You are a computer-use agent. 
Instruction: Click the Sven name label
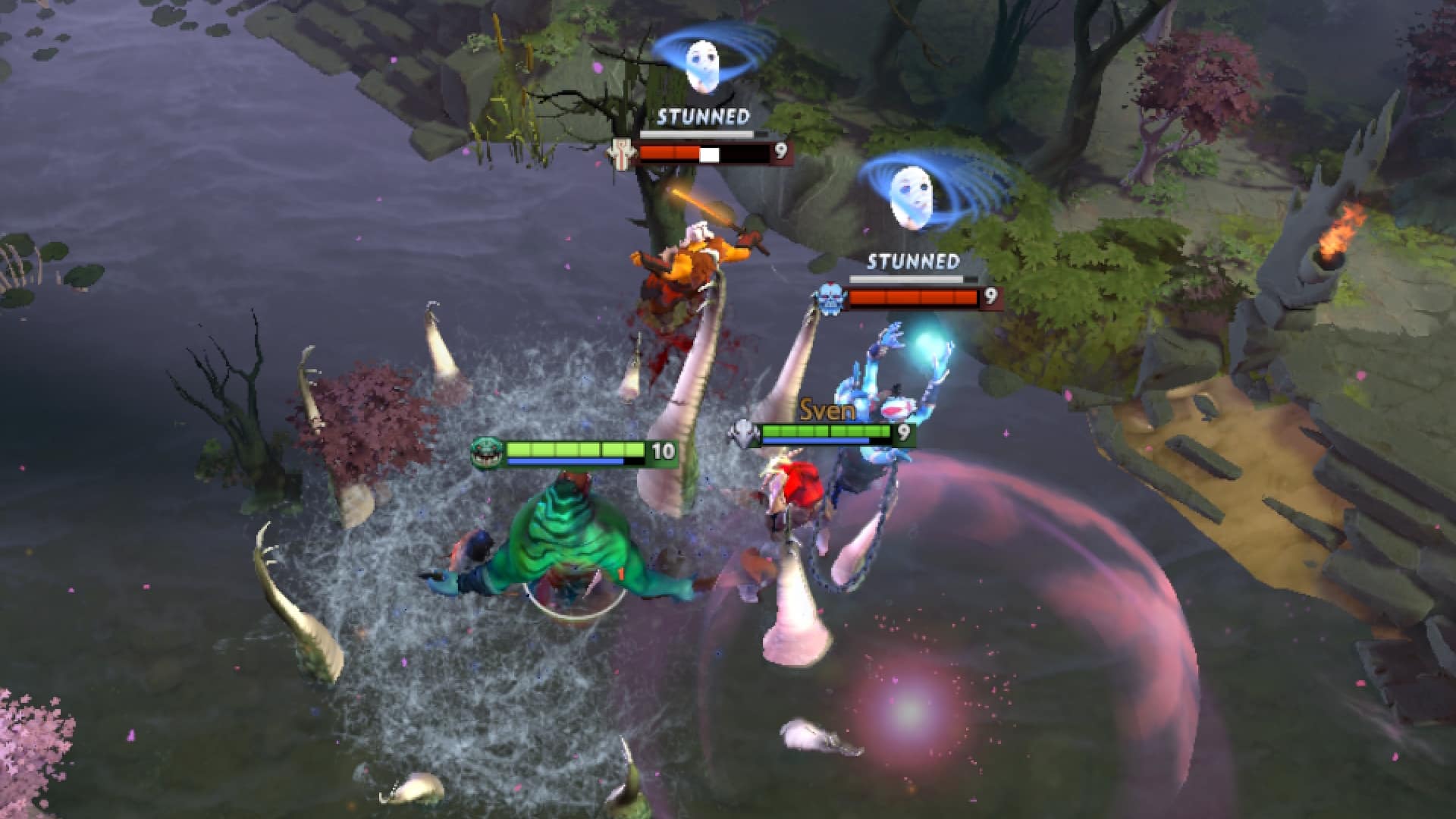(827, 409)
